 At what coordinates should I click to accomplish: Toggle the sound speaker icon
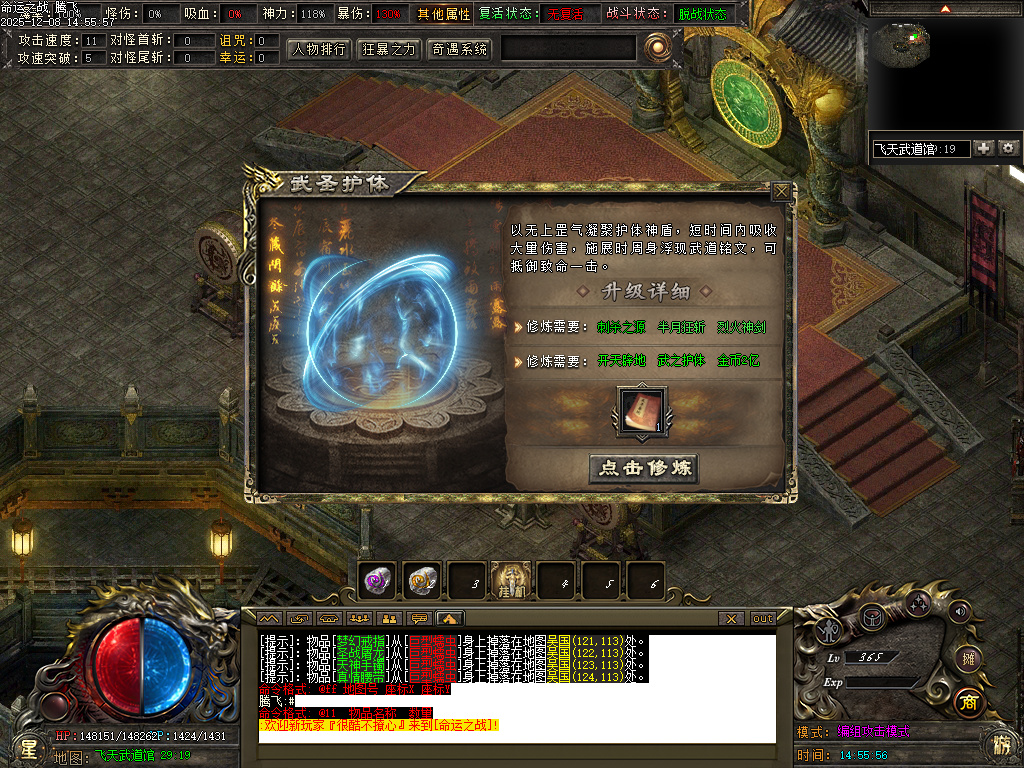pos(960,611)
